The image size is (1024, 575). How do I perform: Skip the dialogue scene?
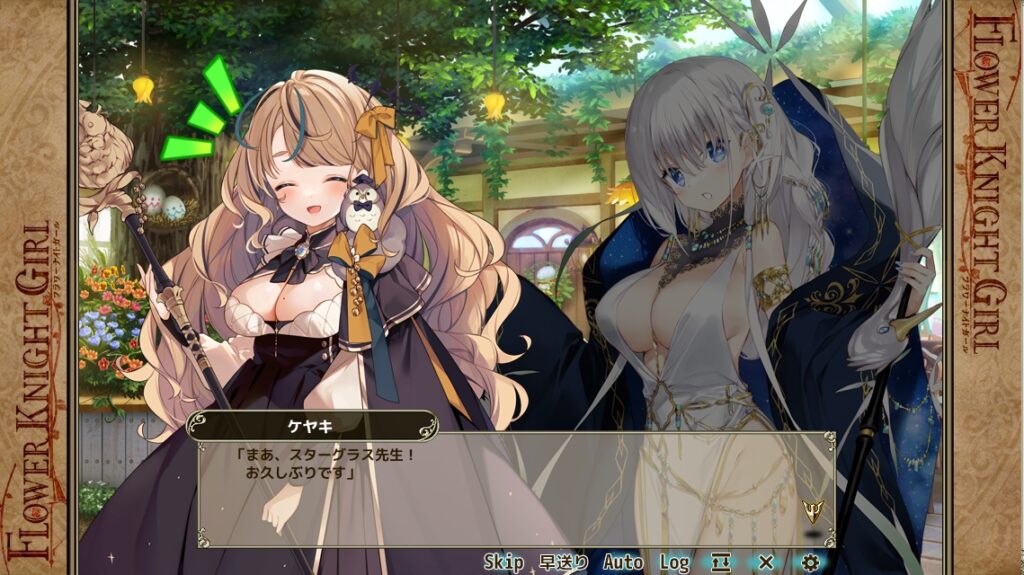point(504,562)
